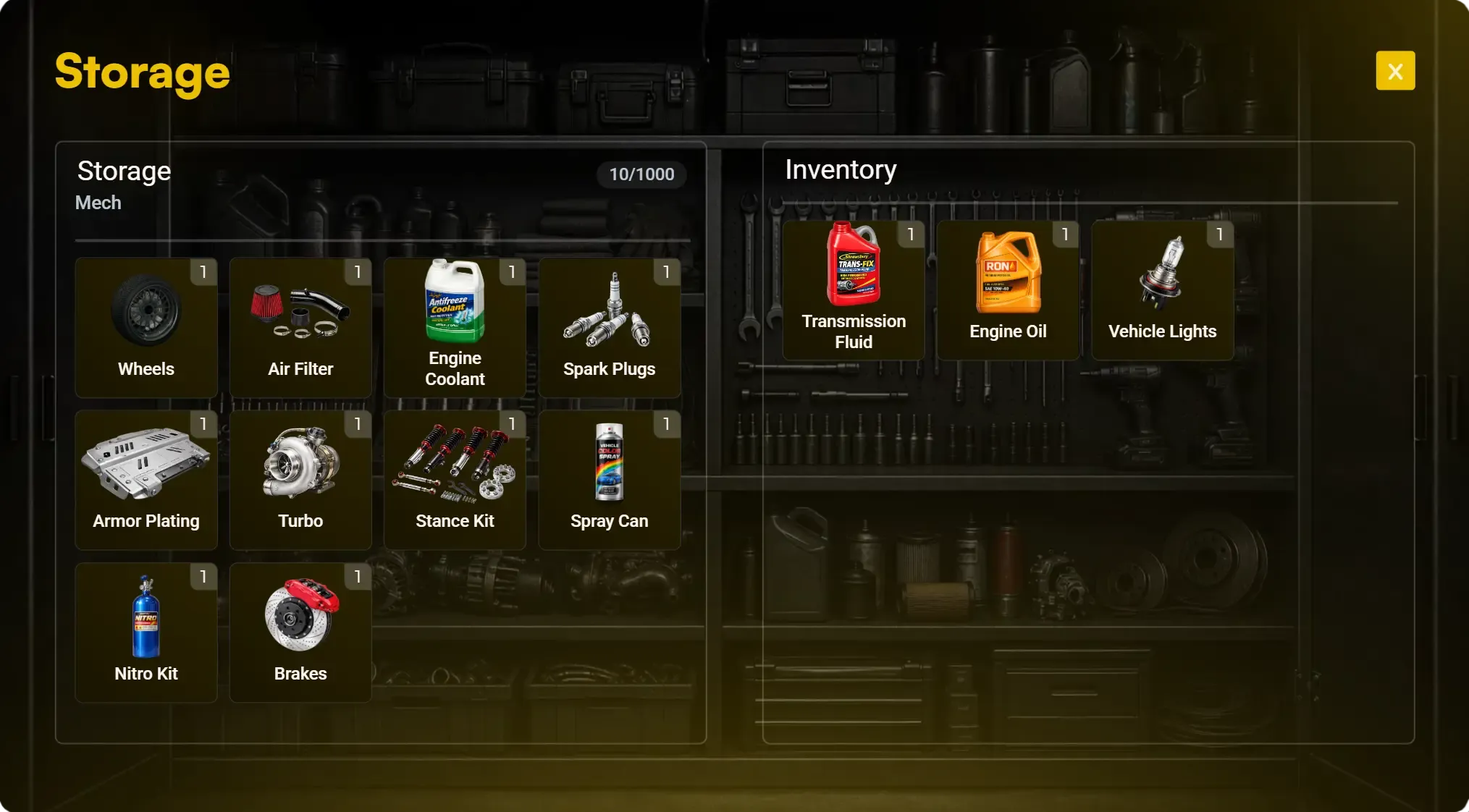Click the Air Filter storage item
The image size is (1469, 812).
point(300,327)
